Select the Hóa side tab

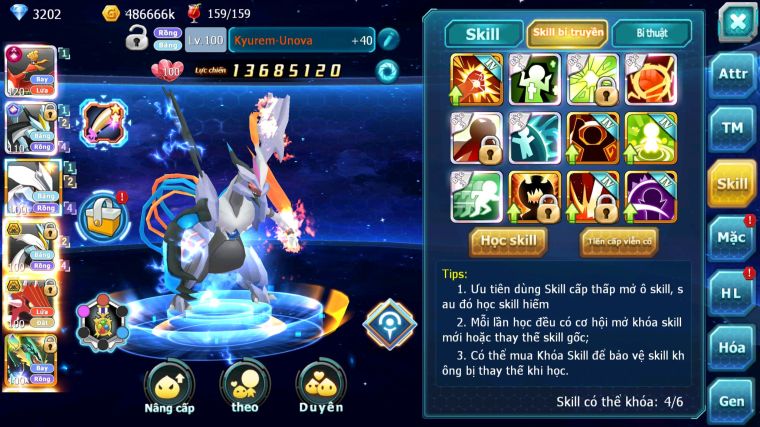pyautogui.click(x=732, y=347)
